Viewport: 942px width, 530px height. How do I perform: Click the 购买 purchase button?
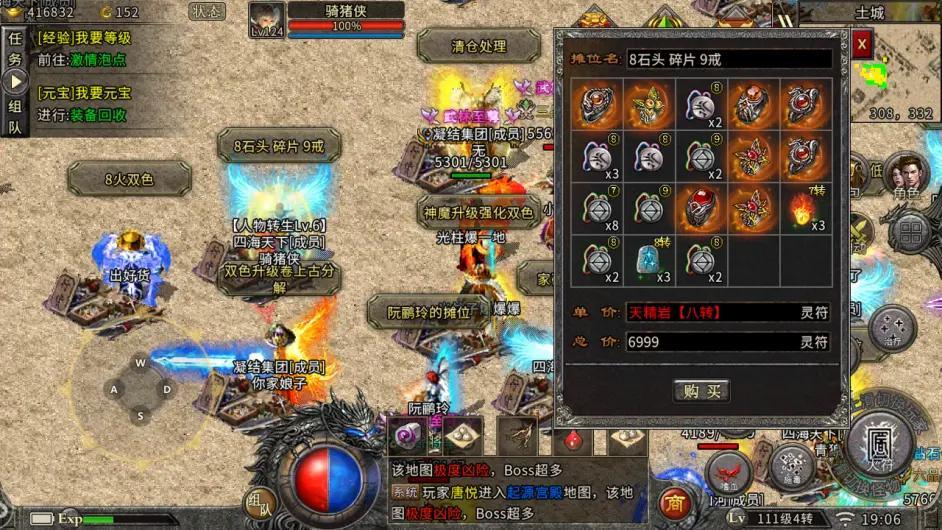[x=700, y=390]
